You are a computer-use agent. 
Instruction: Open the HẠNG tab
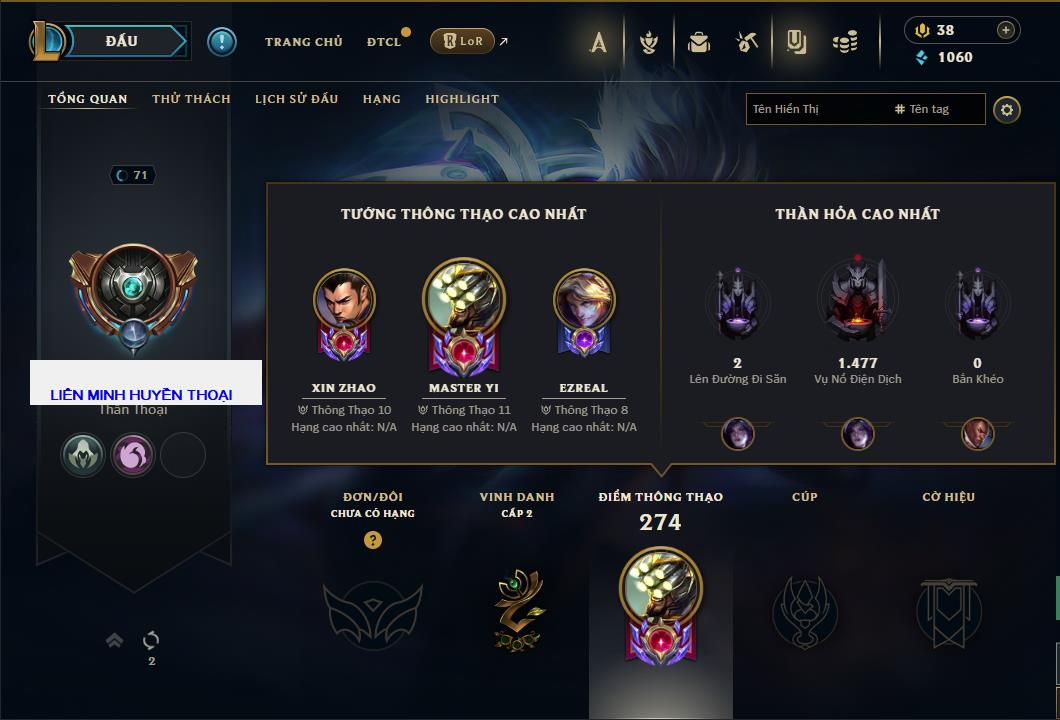pyautogui.click(x=381, y=99)
